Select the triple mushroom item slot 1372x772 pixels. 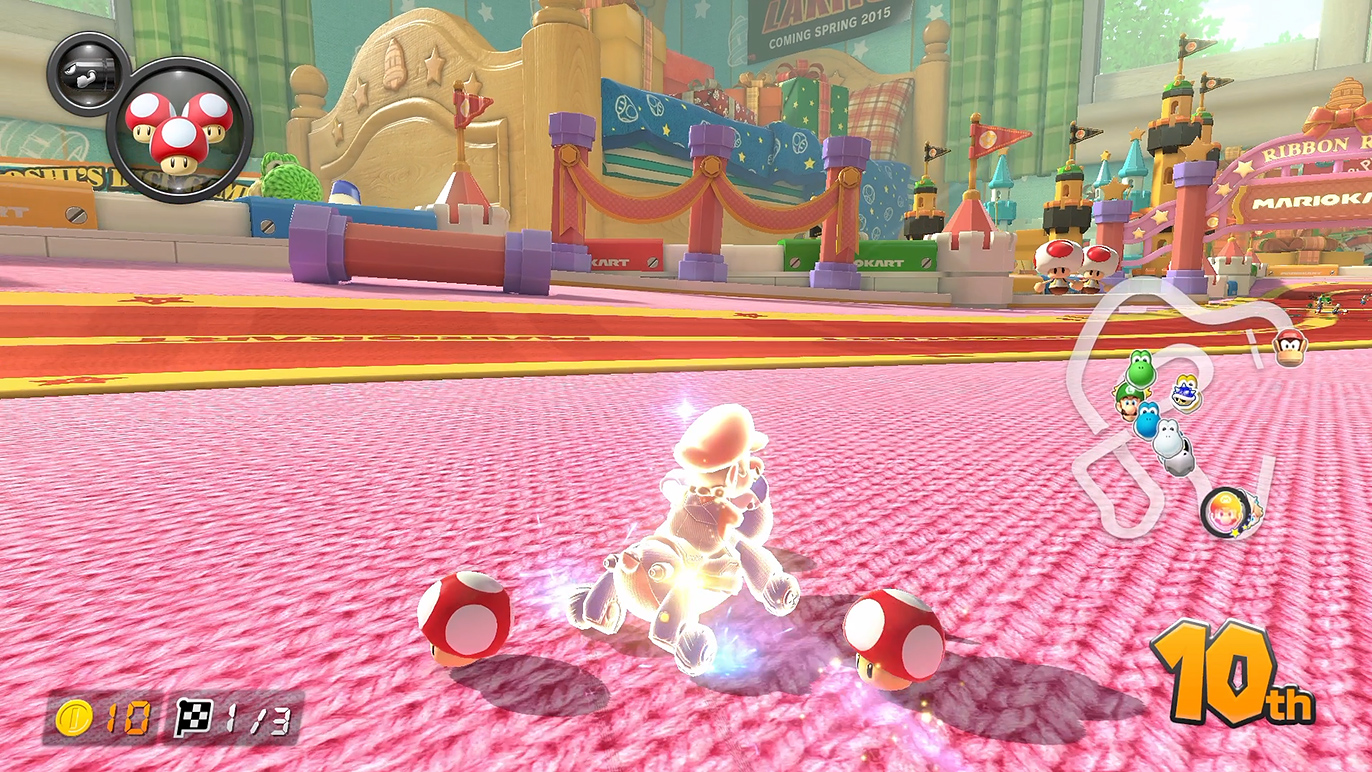pyautogui.click(x=179, y=130)
